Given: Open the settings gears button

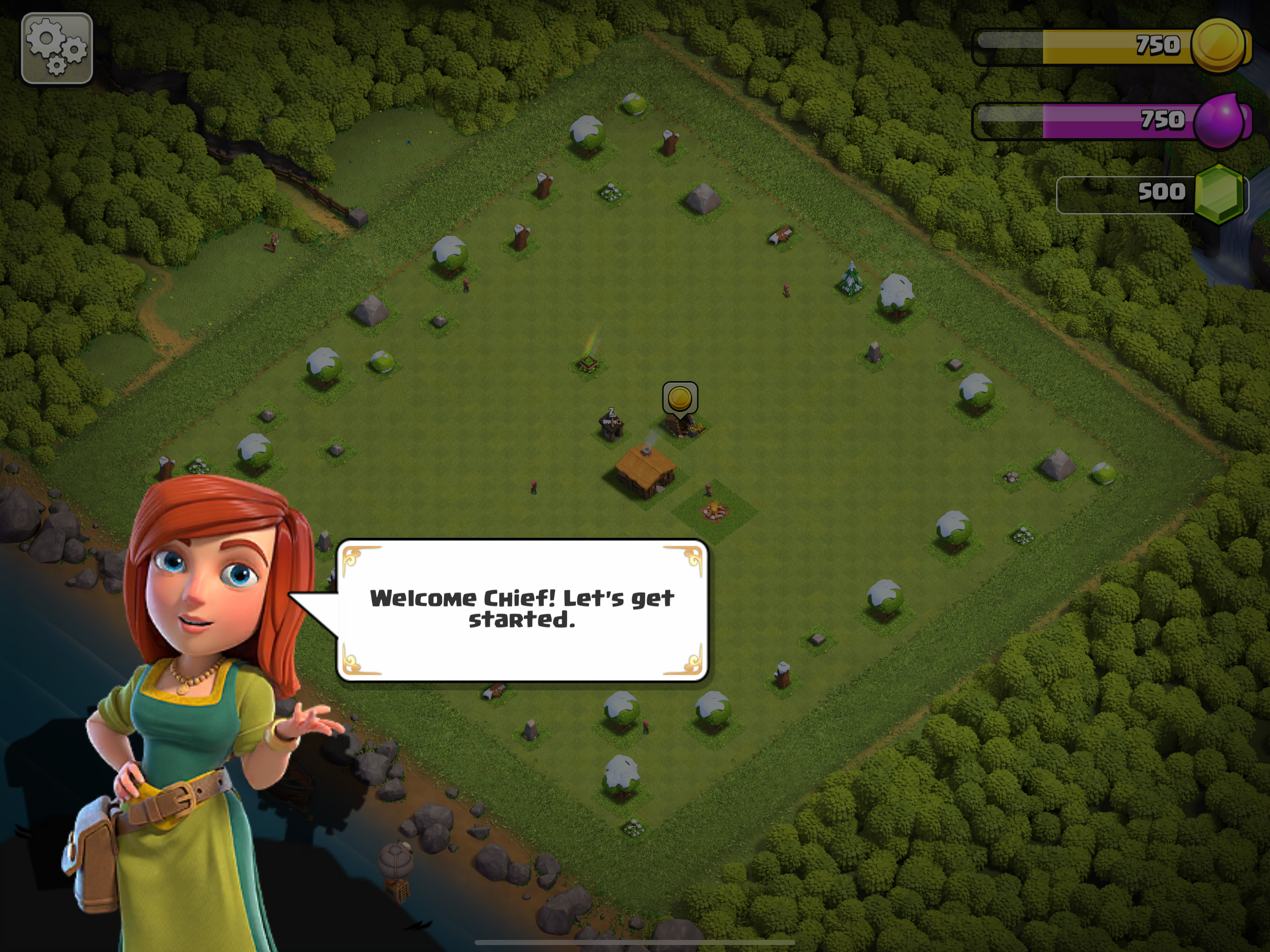Looking at the screenshot, I should click(x=56, y=48).
